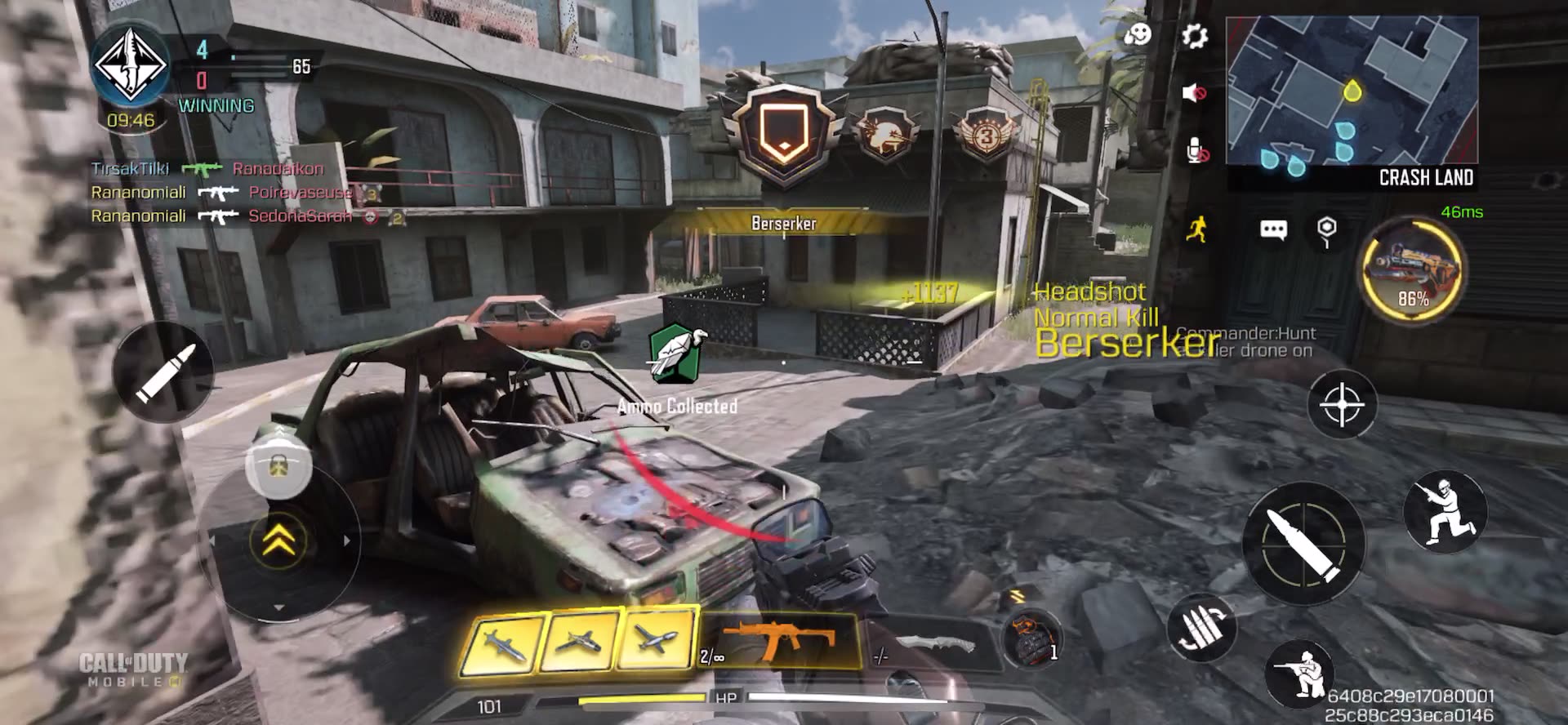This screenshot has height=725, width=1568.
Task: Open the emote wheel smiley icon
Action: [x=1138, y=36]
